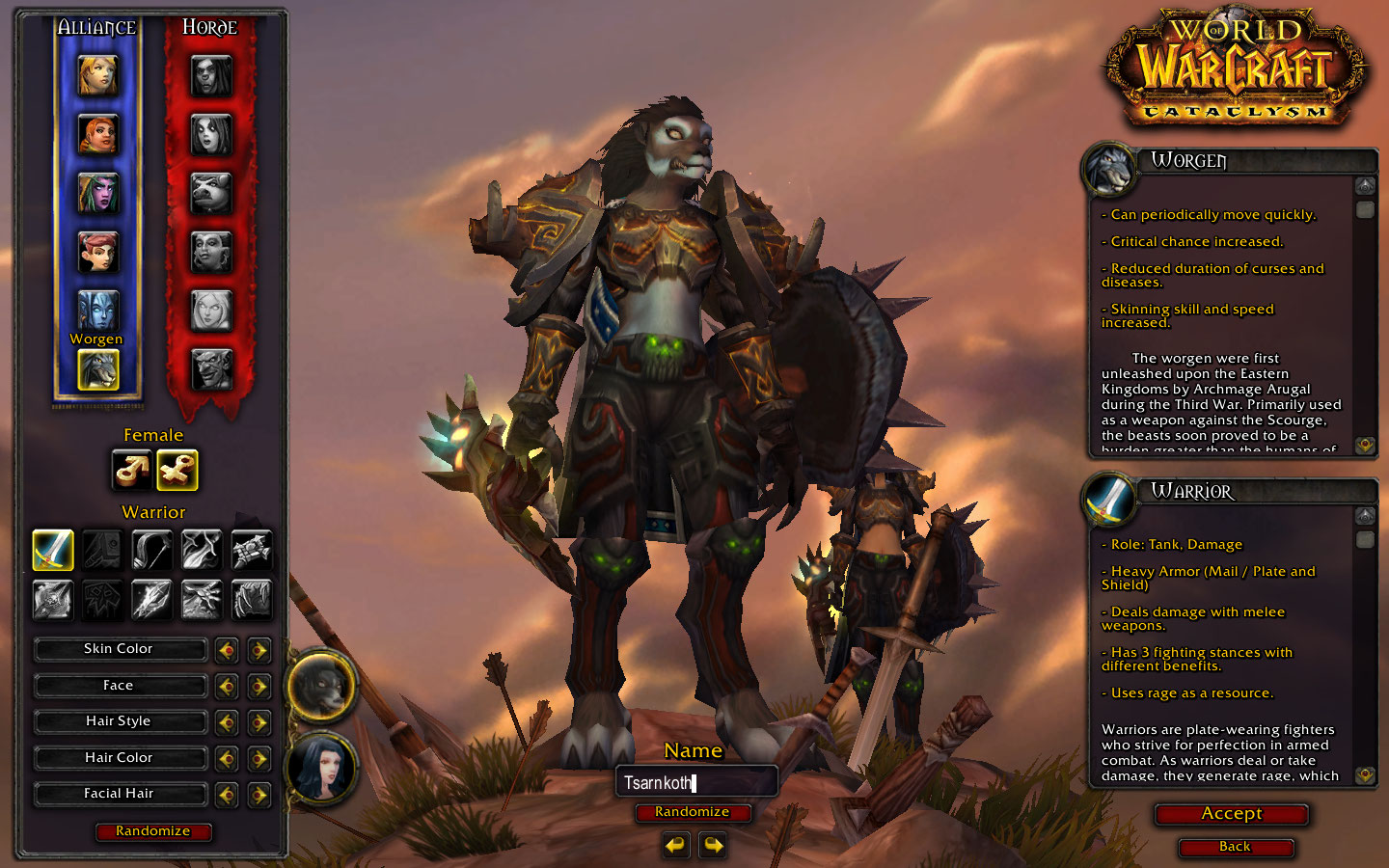Rotate the character left with the arrow
Viewport: 1389px width, 868px height.
tap(676, 846)
